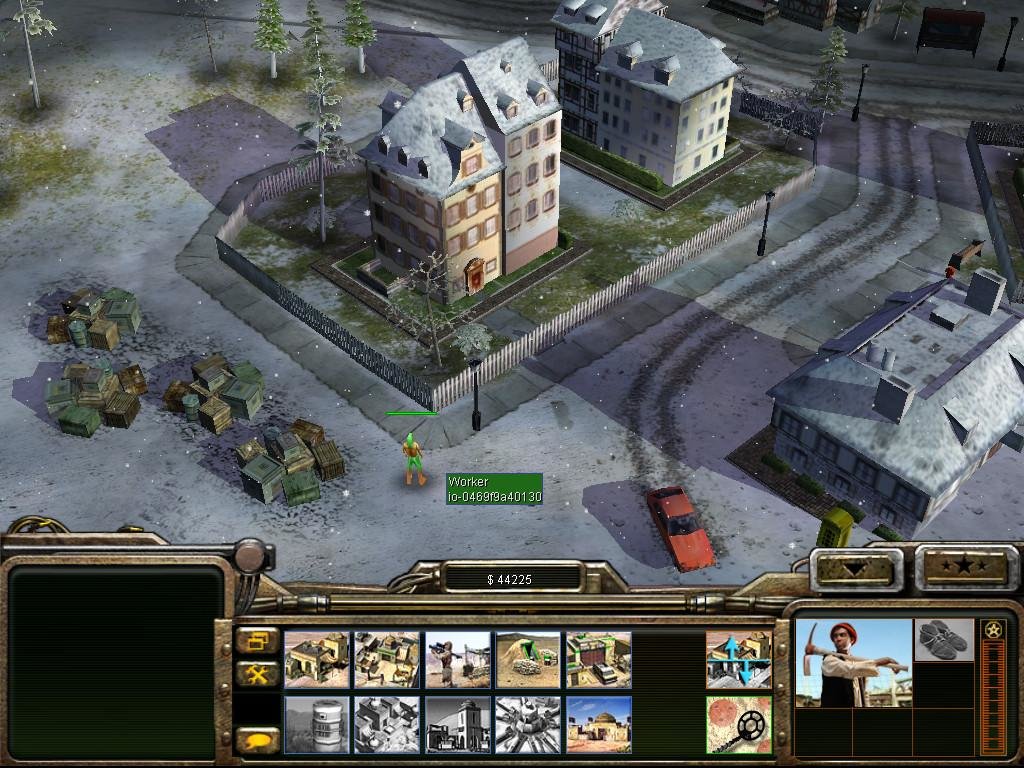Screen dimensions: 1024x768
Task: Click the worker shoes upgrade icon
Action: tap(943, 640)
